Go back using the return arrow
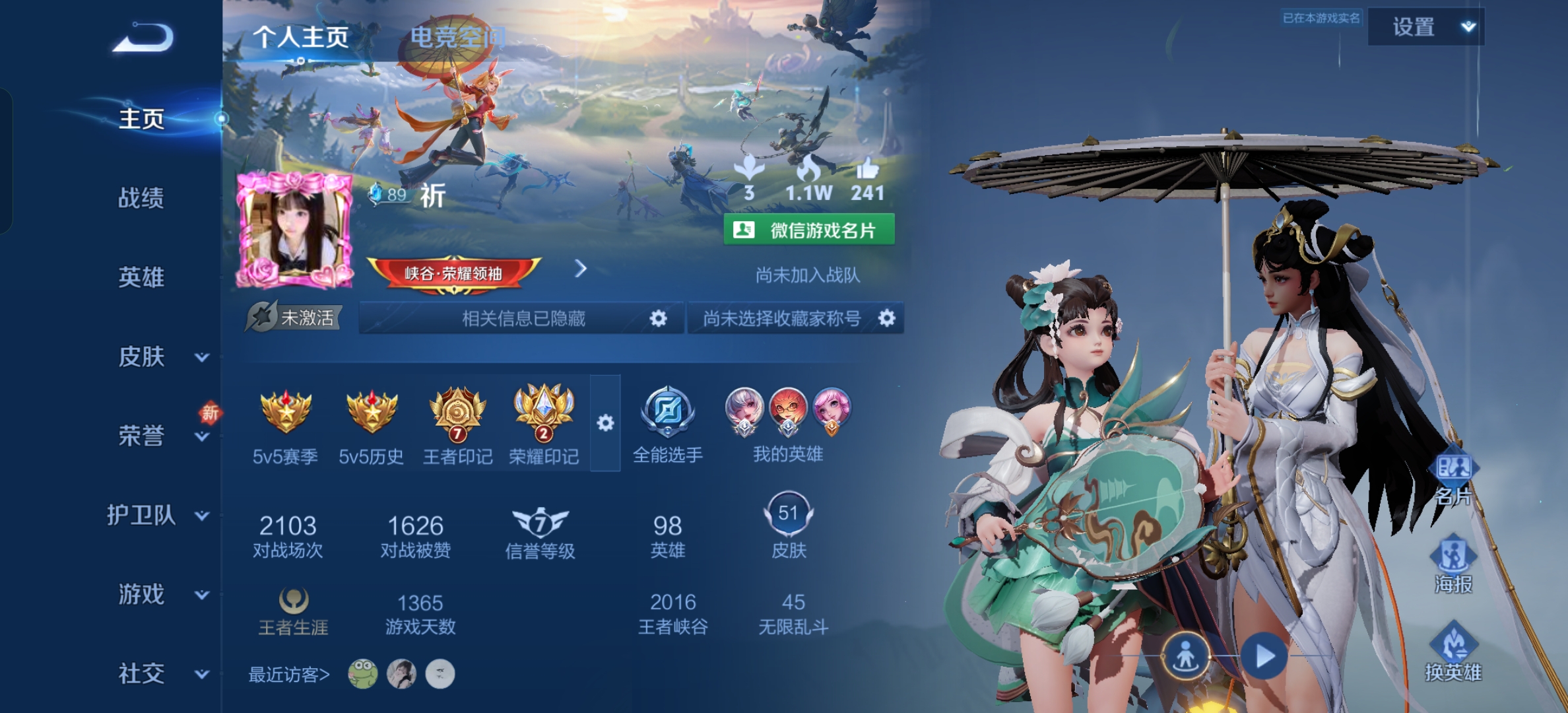Screen dimensions: 1568x713 [143, 38]
